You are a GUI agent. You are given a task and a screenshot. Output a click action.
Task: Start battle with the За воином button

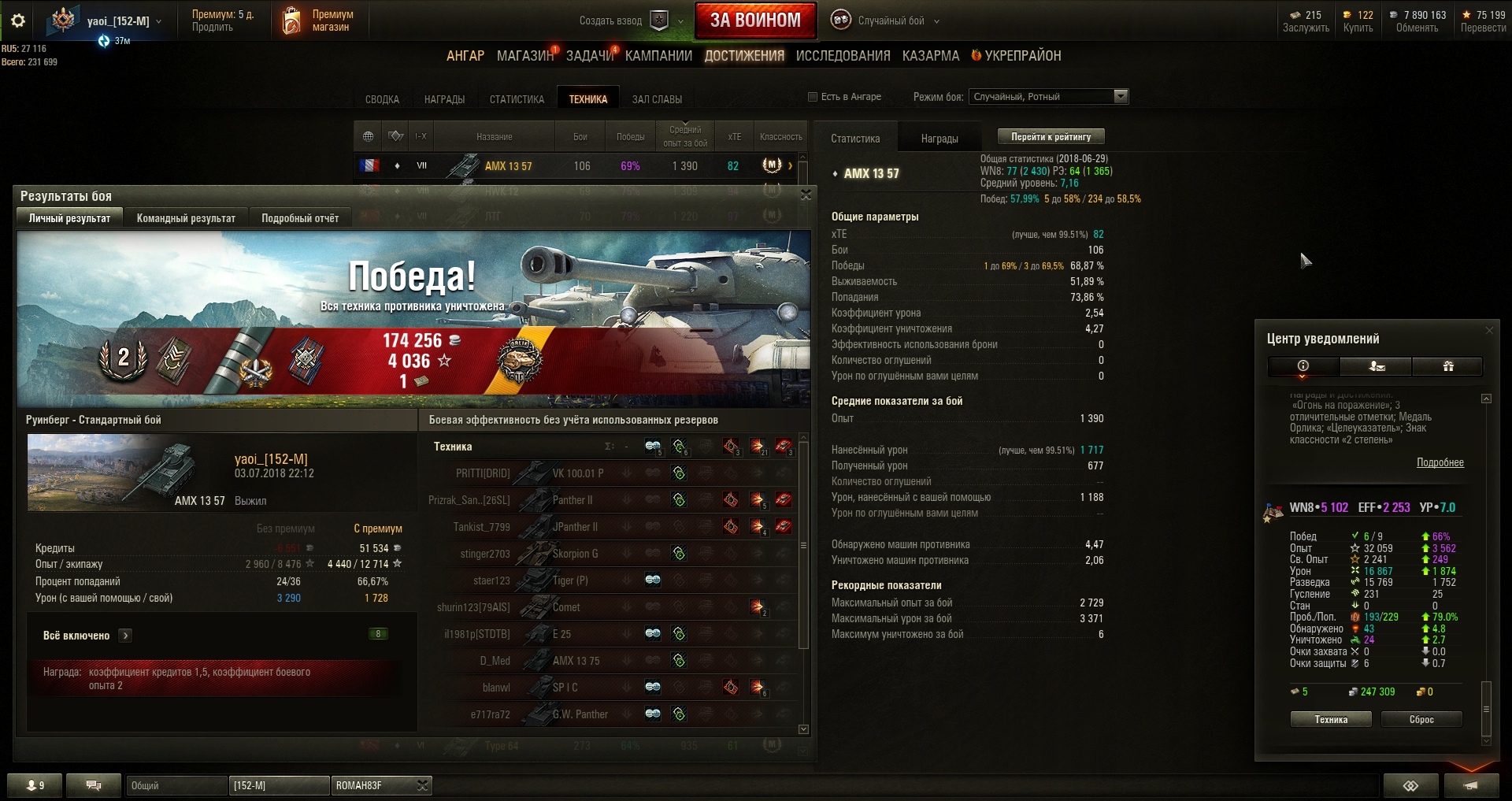coord(754,20)
